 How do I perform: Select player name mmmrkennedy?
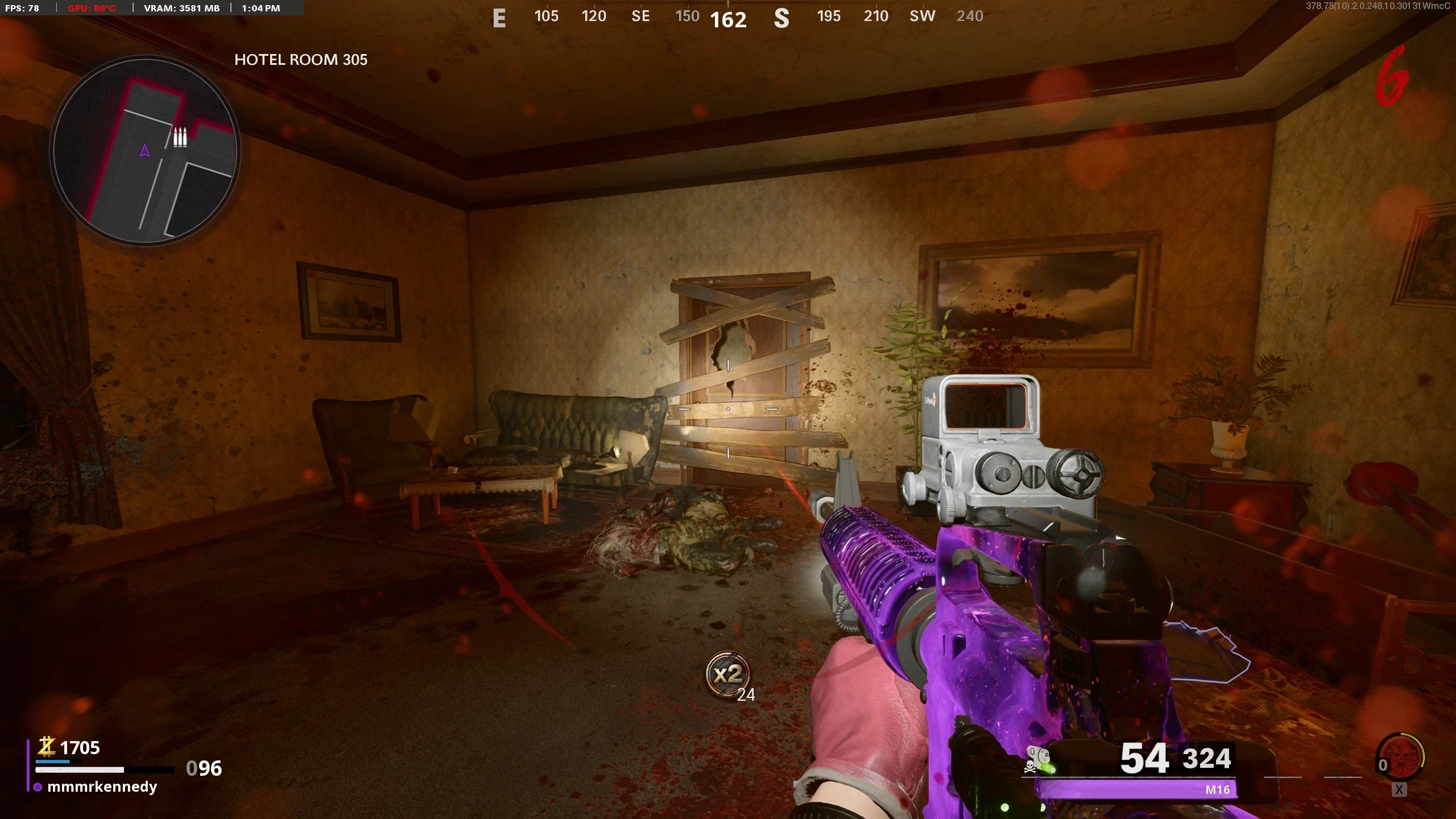pyautogui.click(x=102, y=787)
